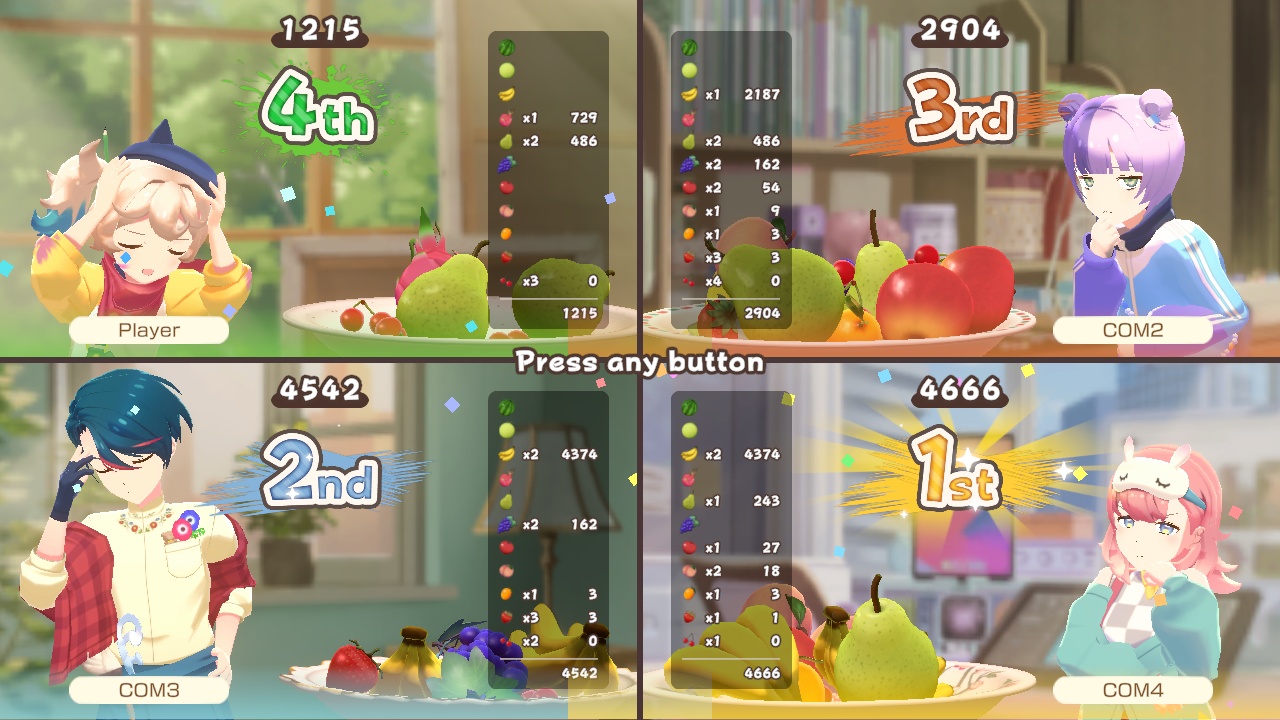Select the pear icon in Player's score panel
The width and height of the screenshot is (1280, 720).
pyautogui.click(x=505, y=140)
